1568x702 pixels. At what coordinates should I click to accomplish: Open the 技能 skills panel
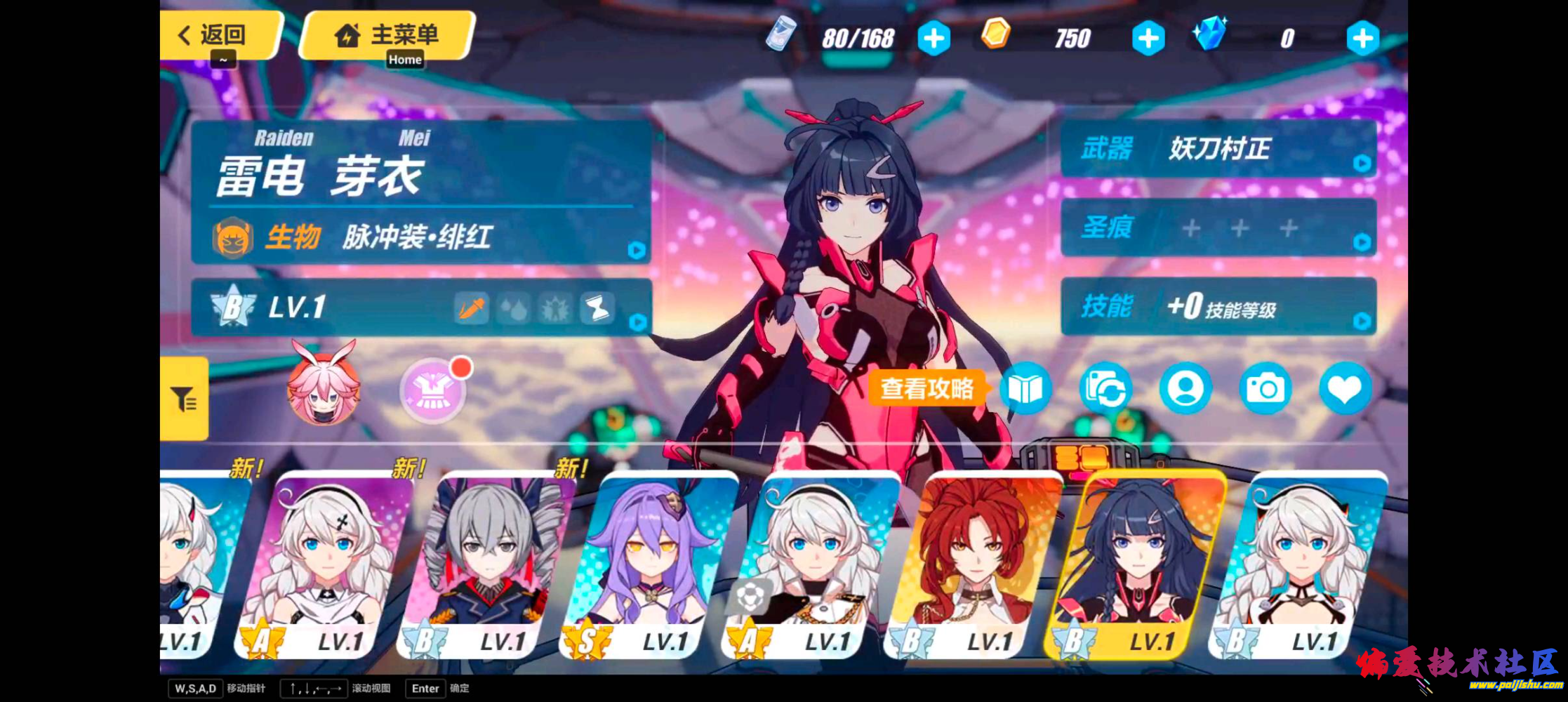tap(1218, 306)
